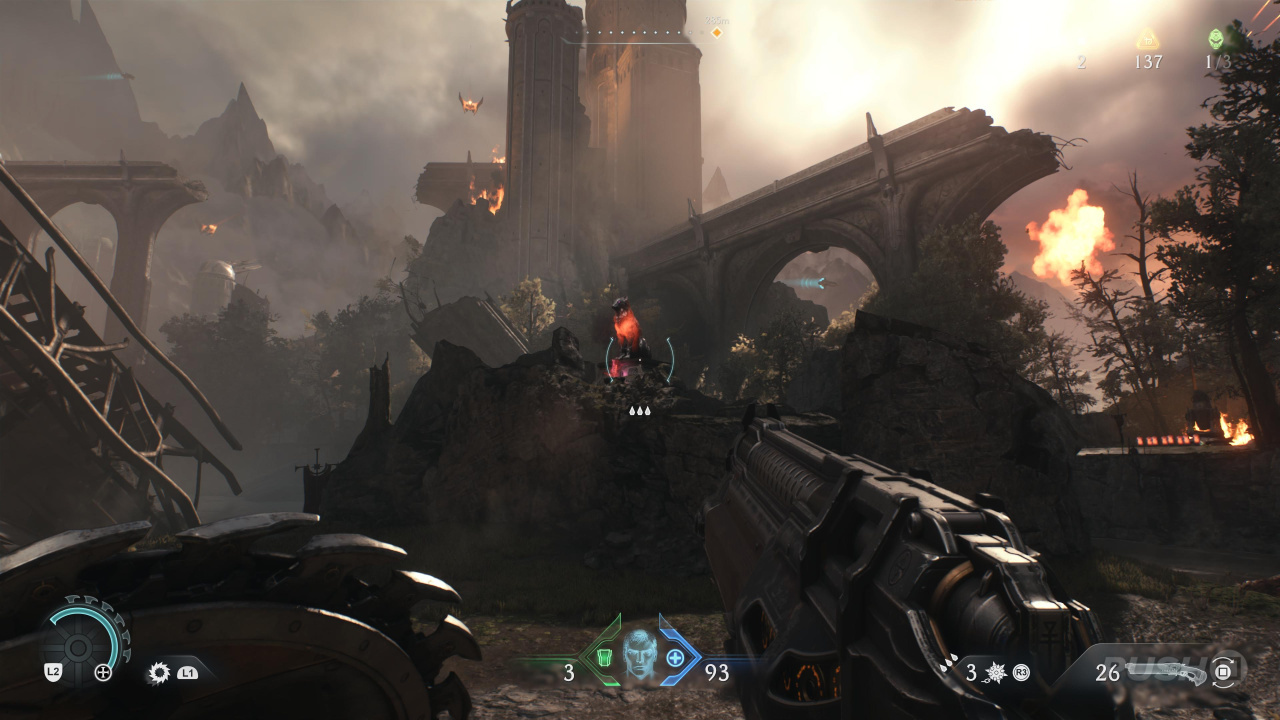Click the blue health cross icon
Screen dimensions: 1280x720
pos(675,657)
